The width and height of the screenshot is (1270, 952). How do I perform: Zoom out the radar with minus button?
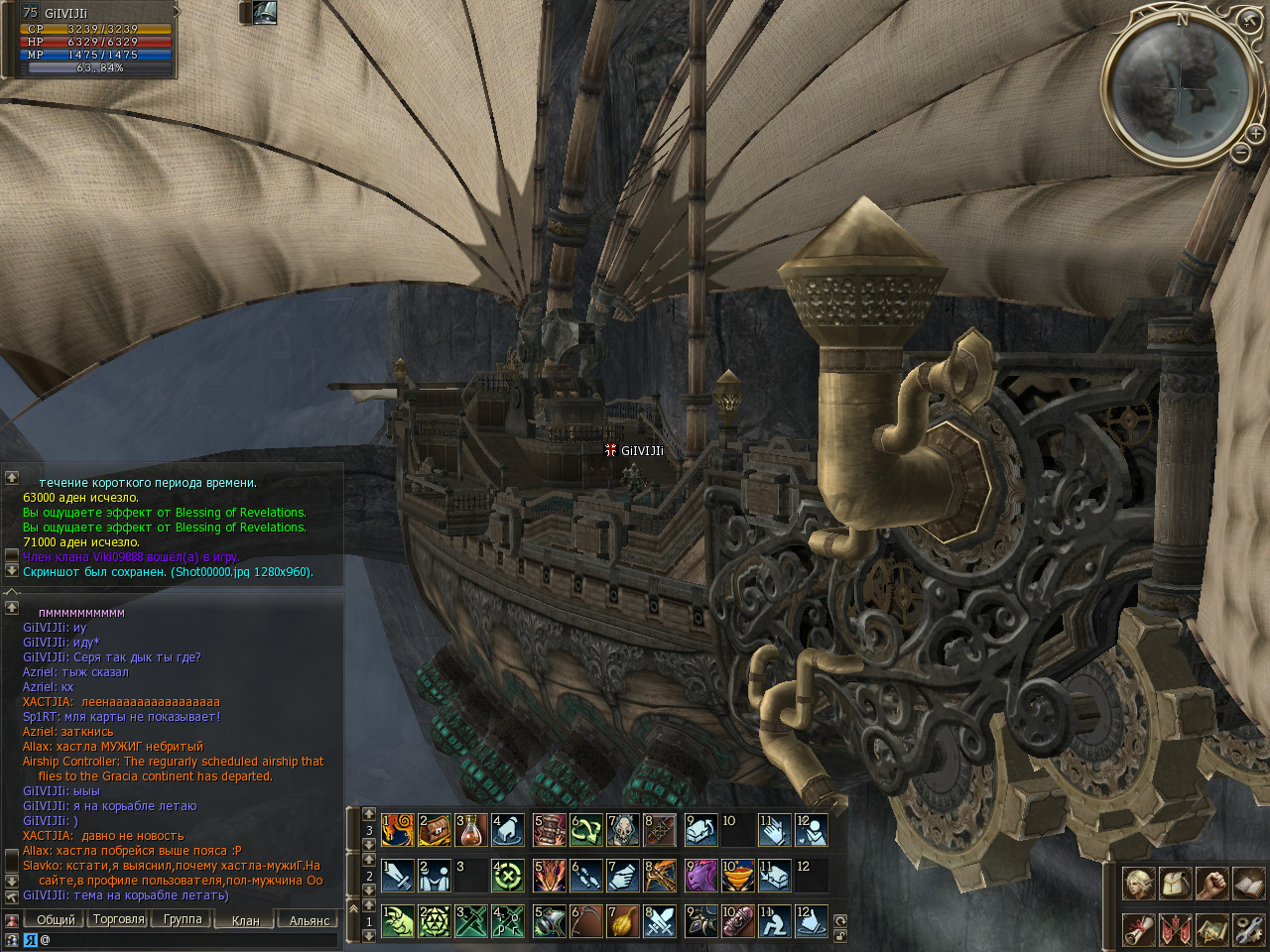(x=1240, y=153)
